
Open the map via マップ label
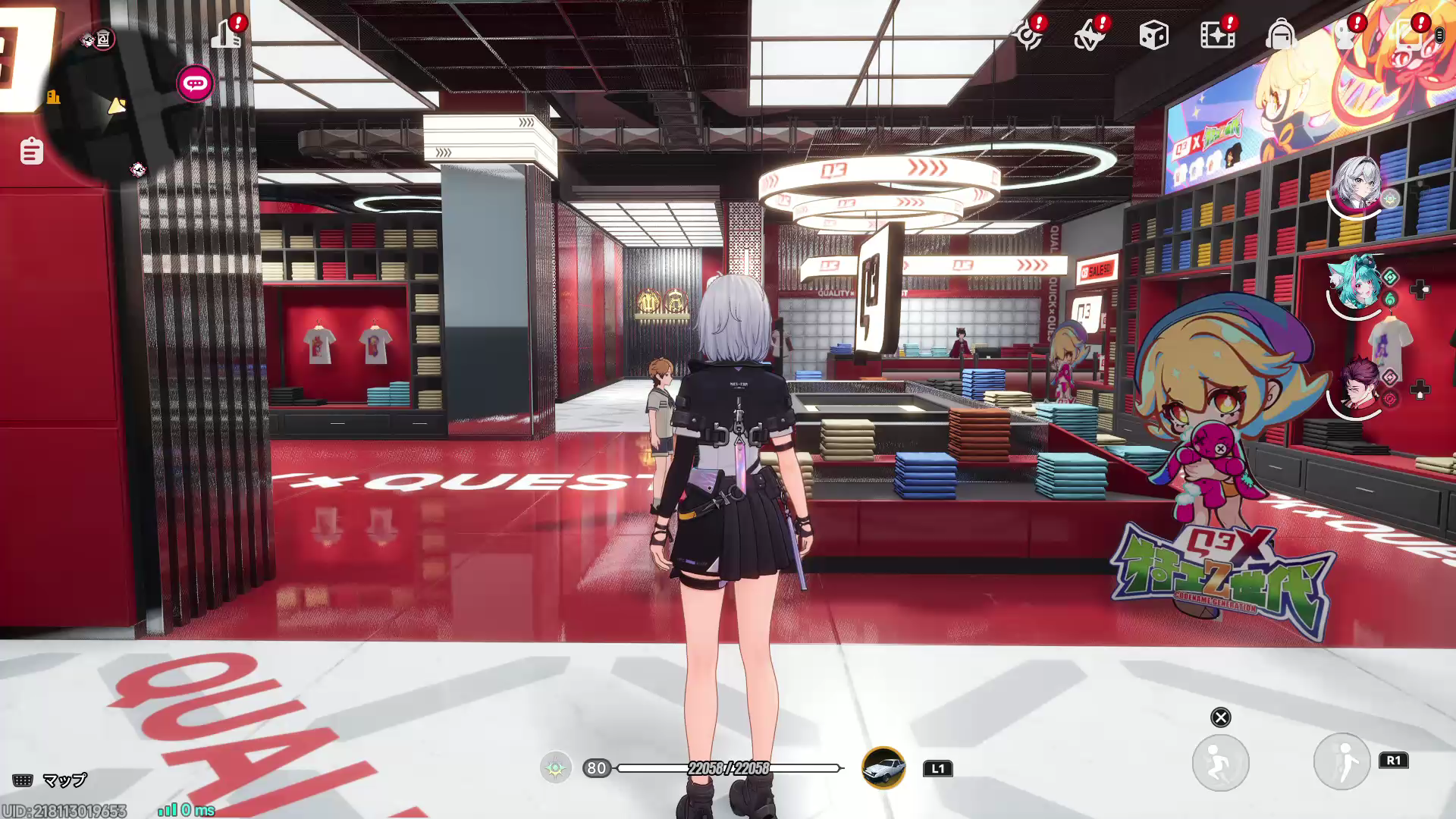64,780
